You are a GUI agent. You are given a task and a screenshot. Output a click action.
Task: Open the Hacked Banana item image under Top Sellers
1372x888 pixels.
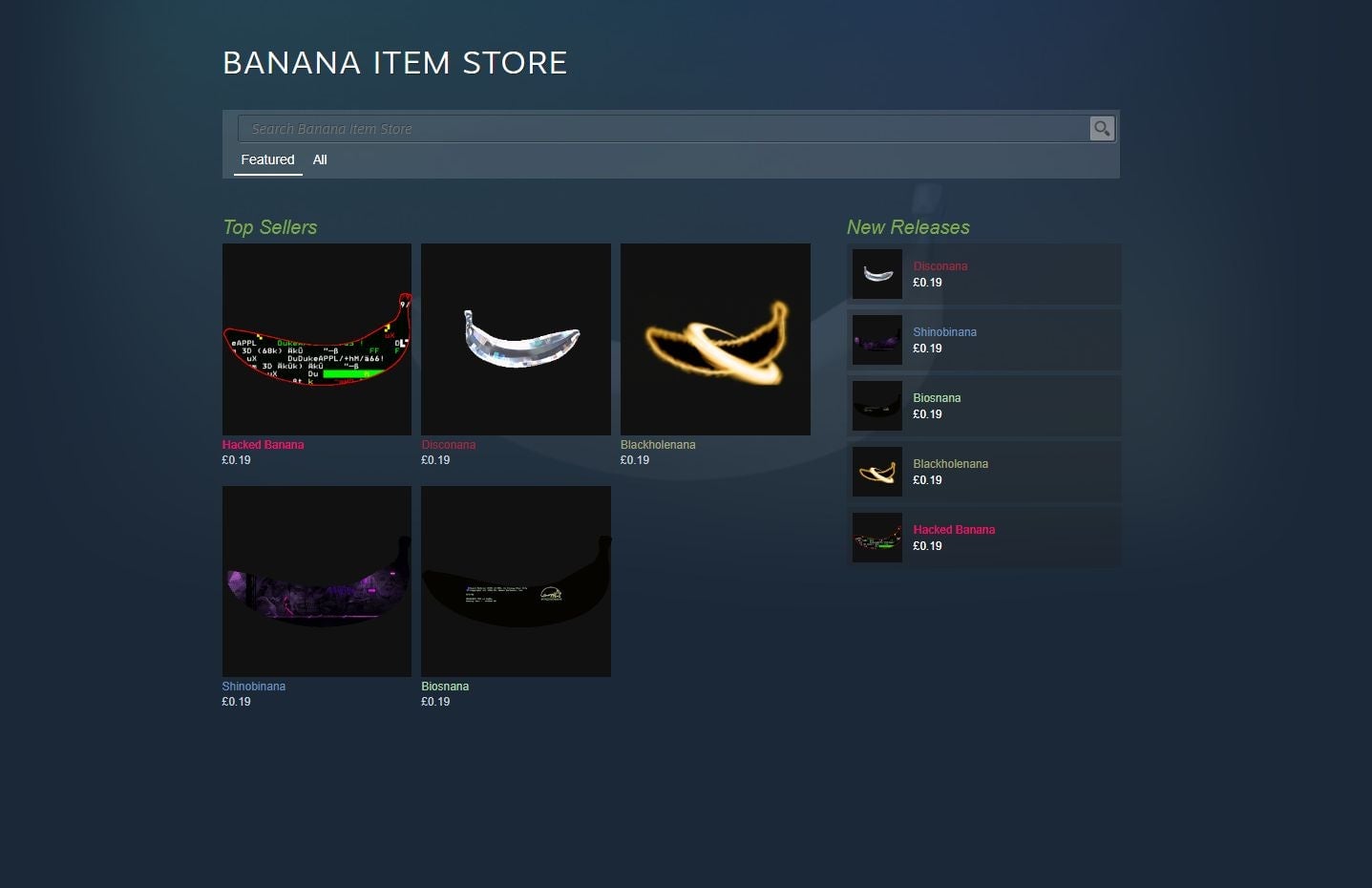click(316, 339)
